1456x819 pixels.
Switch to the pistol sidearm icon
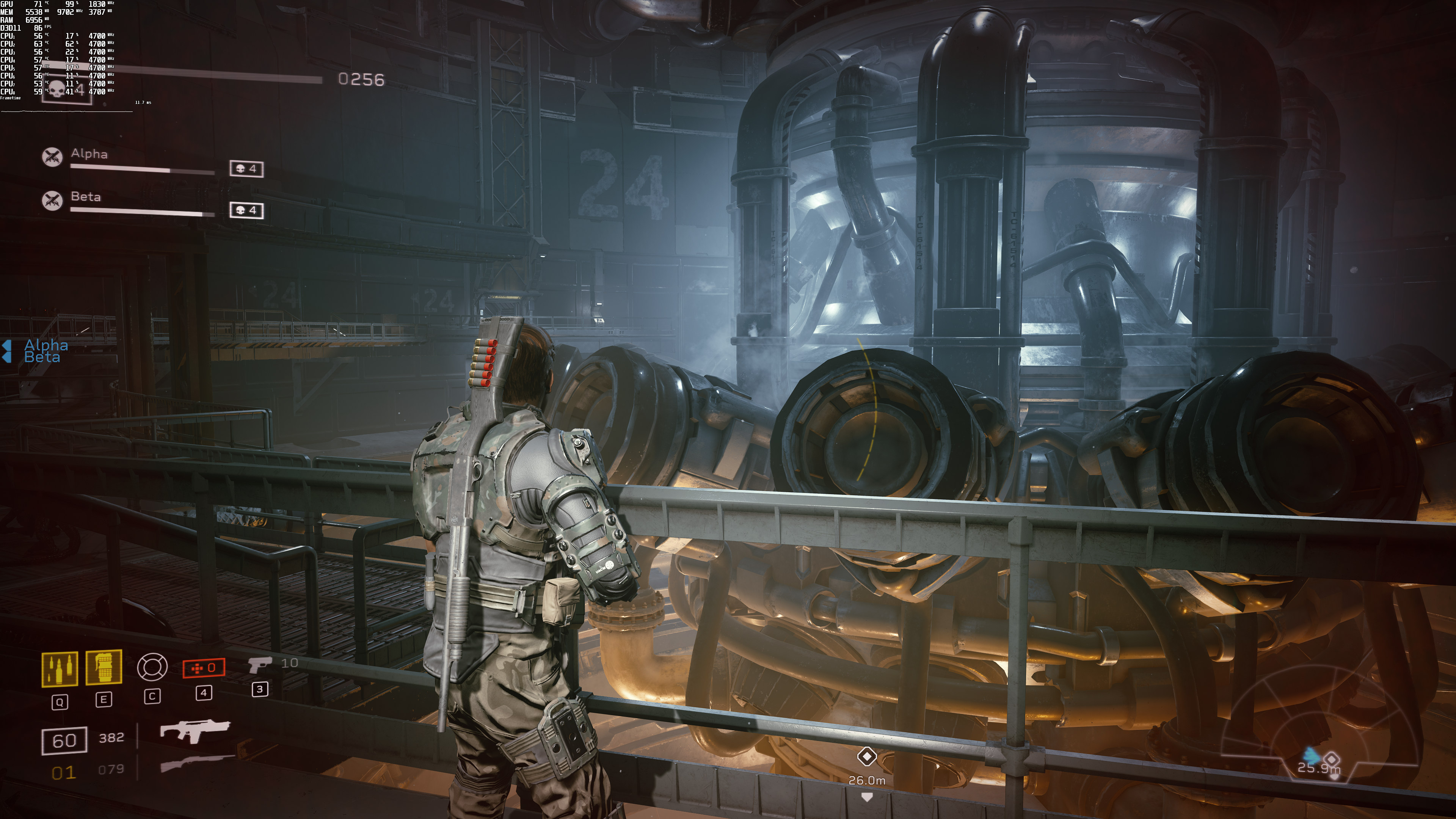pos(259,665)
